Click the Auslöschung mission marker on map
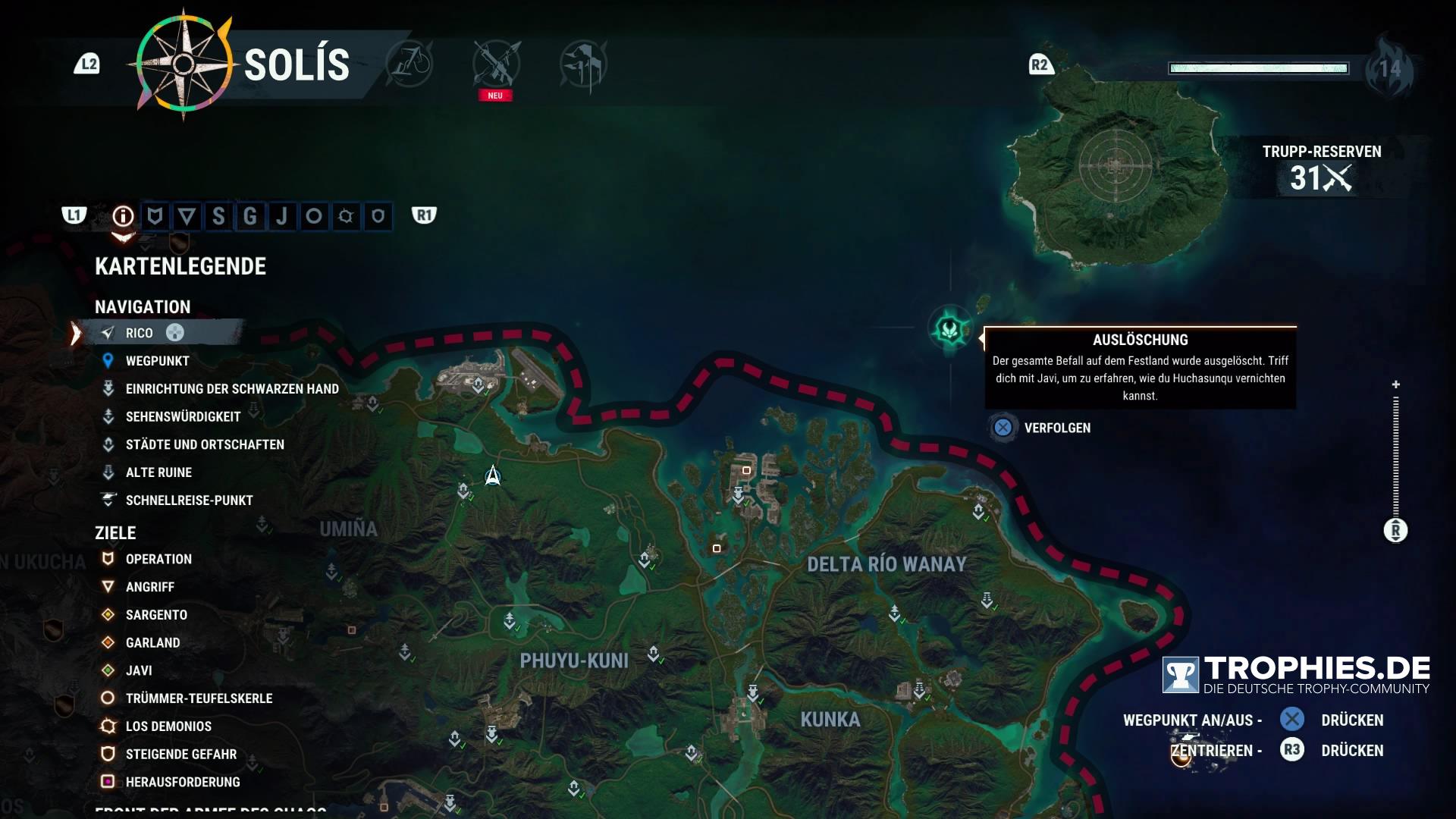The width and height of the screenshot is (1456, 819). point(949,329)
